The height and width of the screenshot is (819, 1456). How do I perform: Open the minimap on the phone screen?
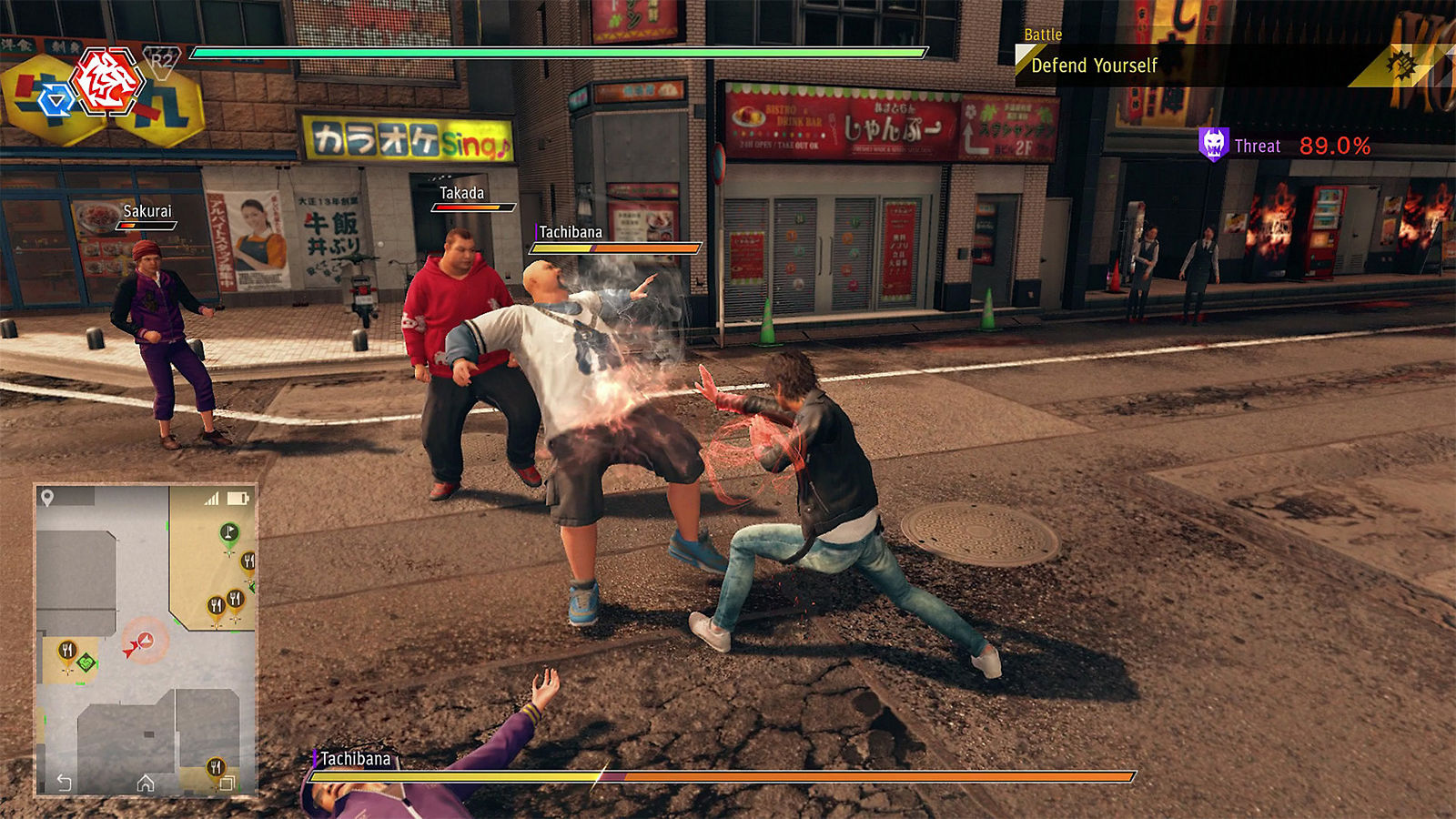pyautogui.click(x=146, y=637)
